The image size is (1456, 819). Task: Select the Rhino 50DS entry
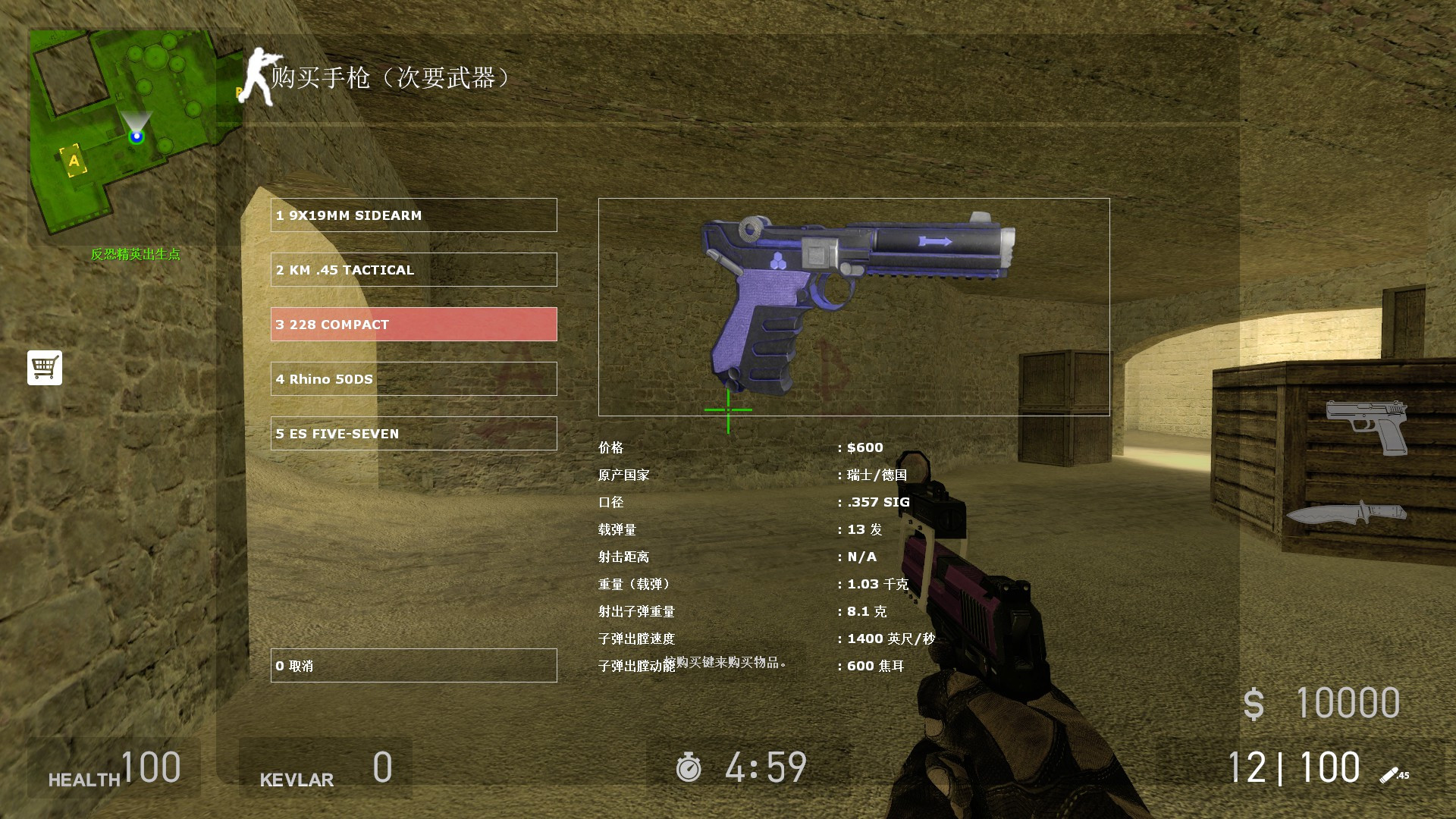pos(413,378)
